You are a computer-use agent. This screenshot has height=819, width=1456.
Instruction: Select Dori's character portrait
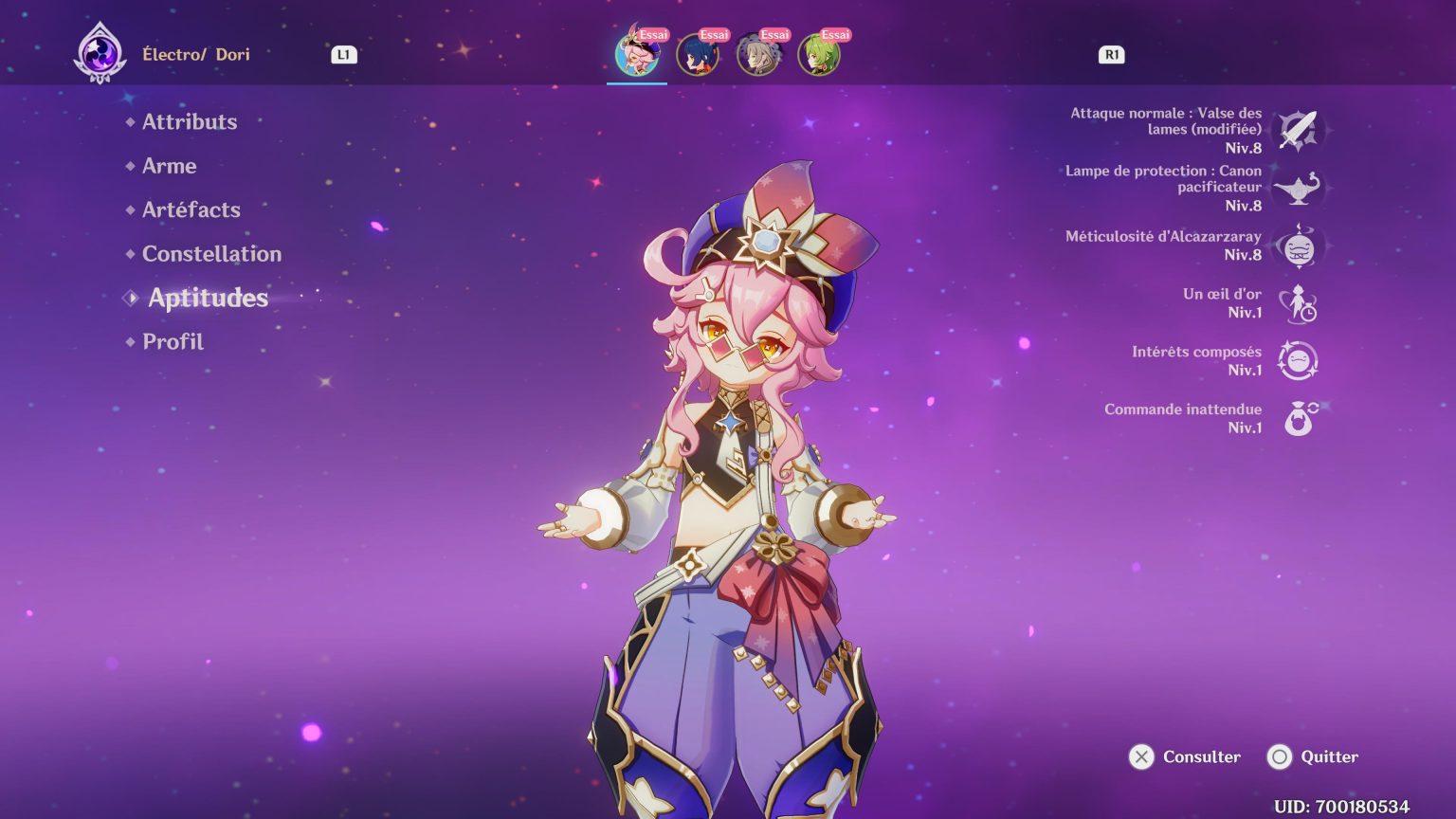coord(637,54)
